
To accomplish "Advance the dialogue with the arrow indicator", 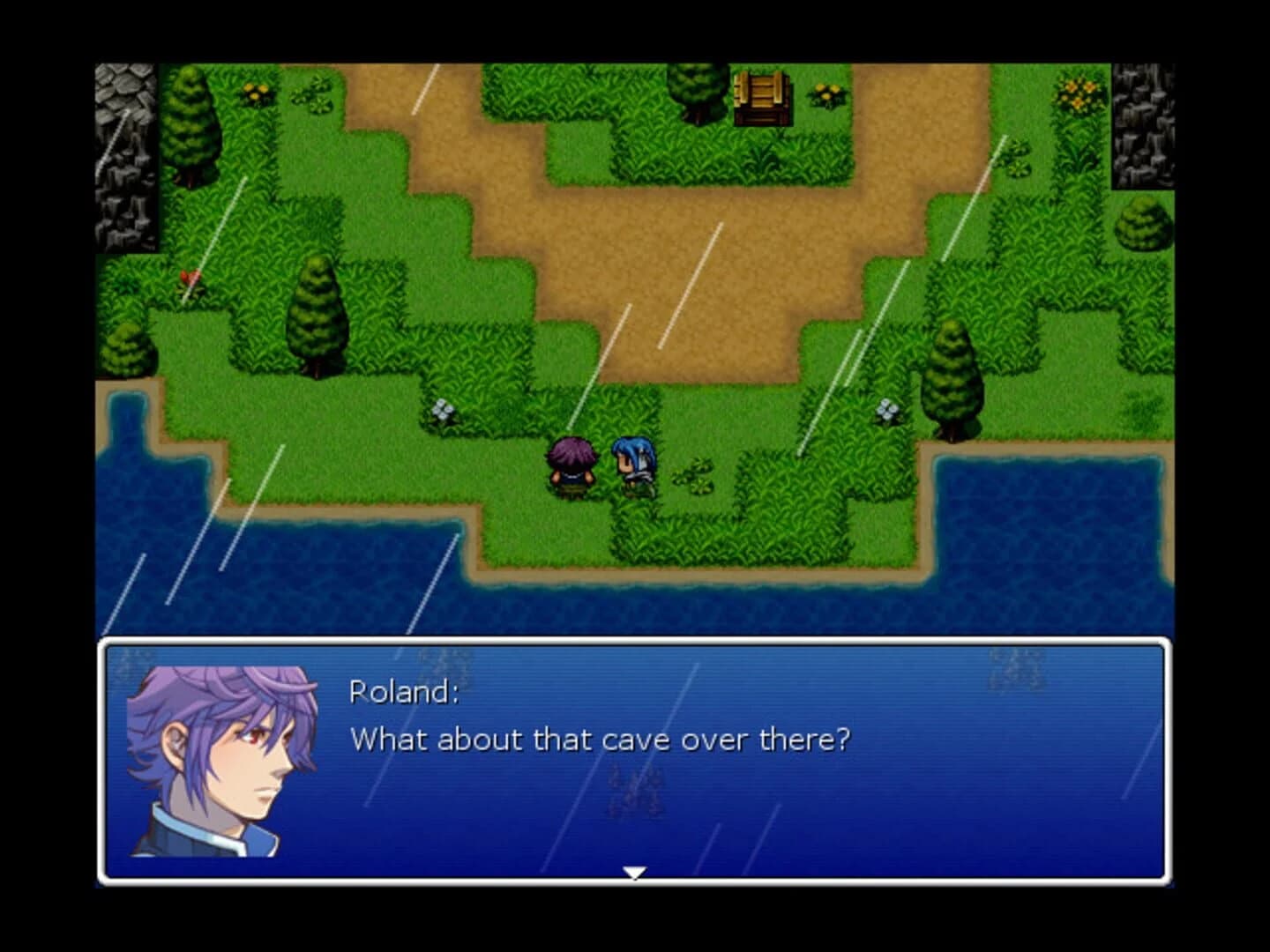I will [633, 873].
